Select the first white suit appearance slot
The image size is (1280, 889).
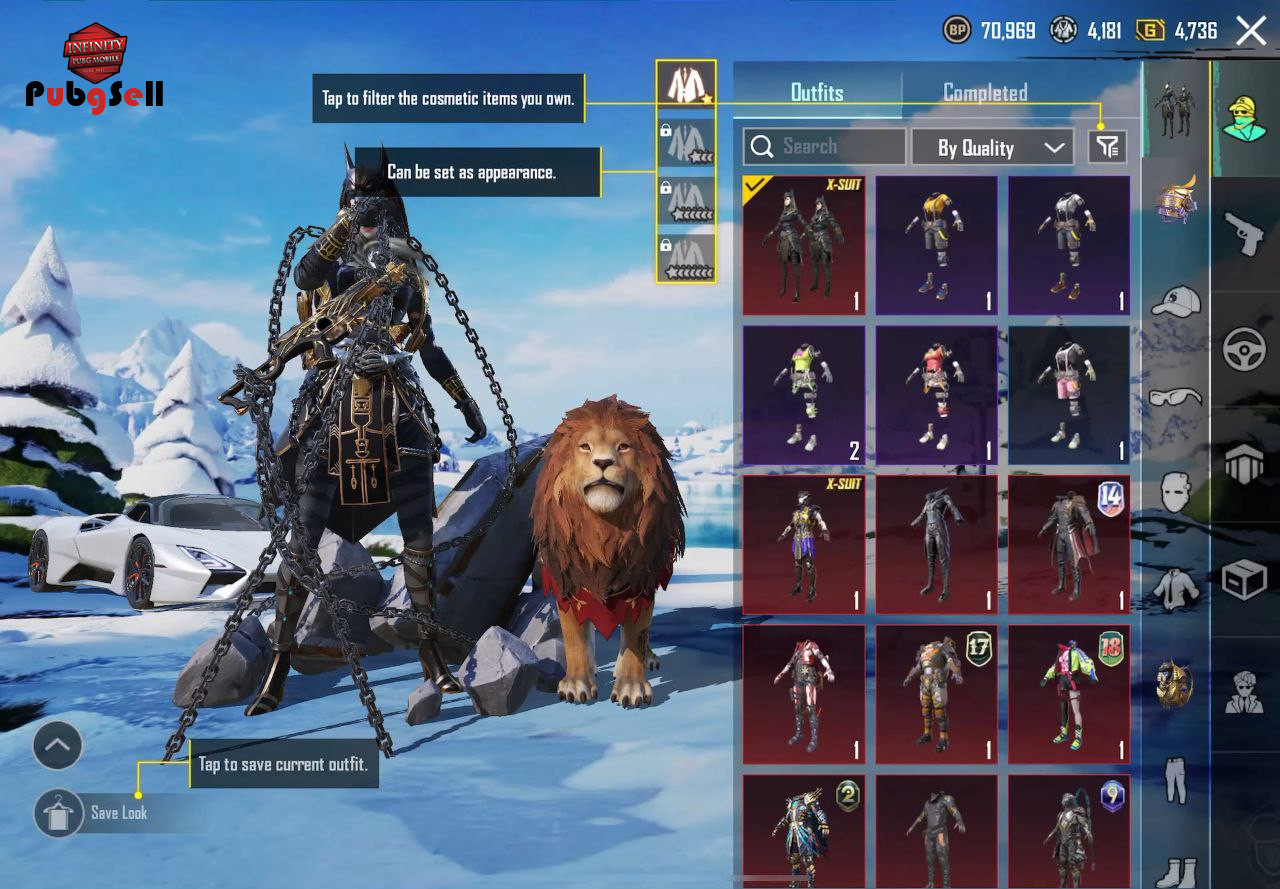point(686,85)
